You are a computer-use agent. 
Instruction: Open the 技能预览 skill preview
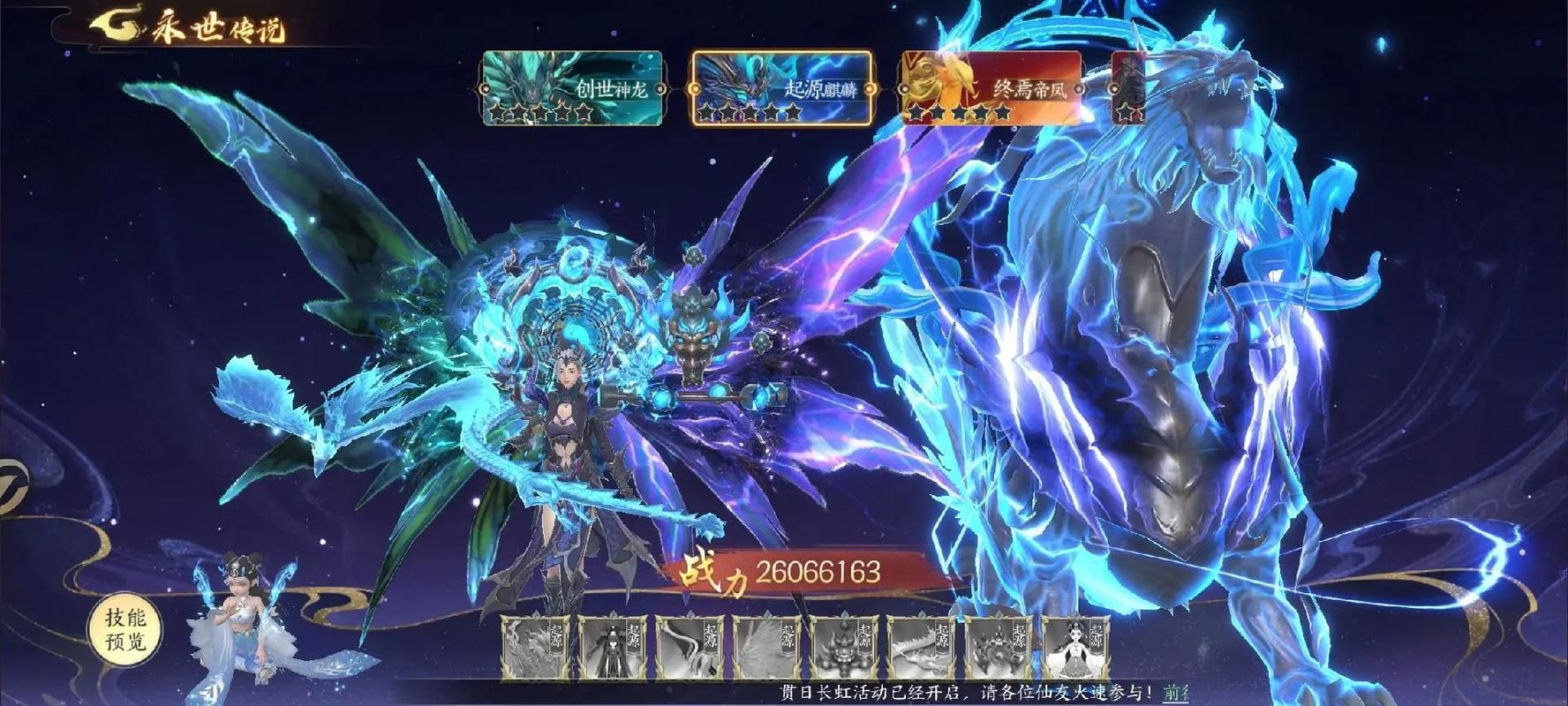125,629
